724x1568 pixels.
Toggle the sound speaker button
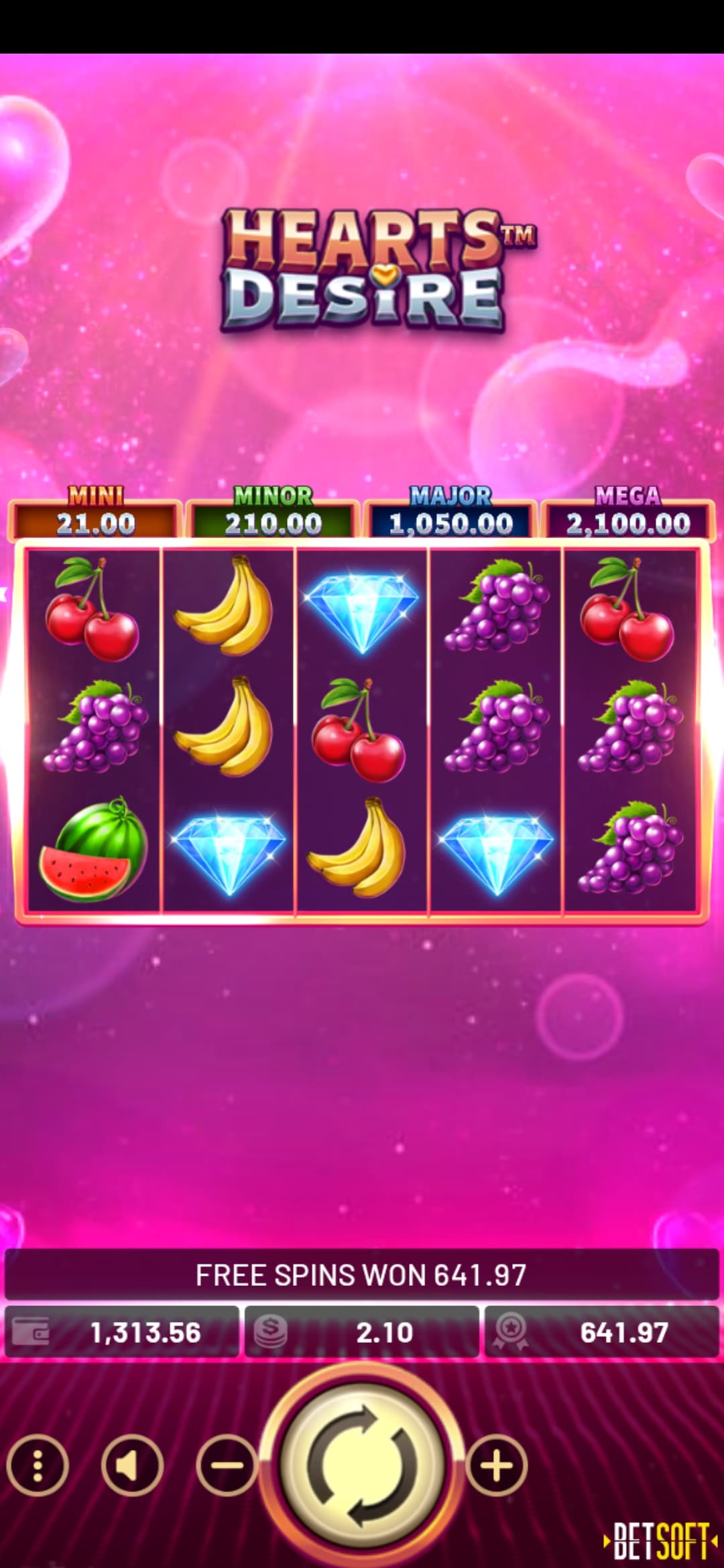pyautogui.click(x=132, y=1465)
